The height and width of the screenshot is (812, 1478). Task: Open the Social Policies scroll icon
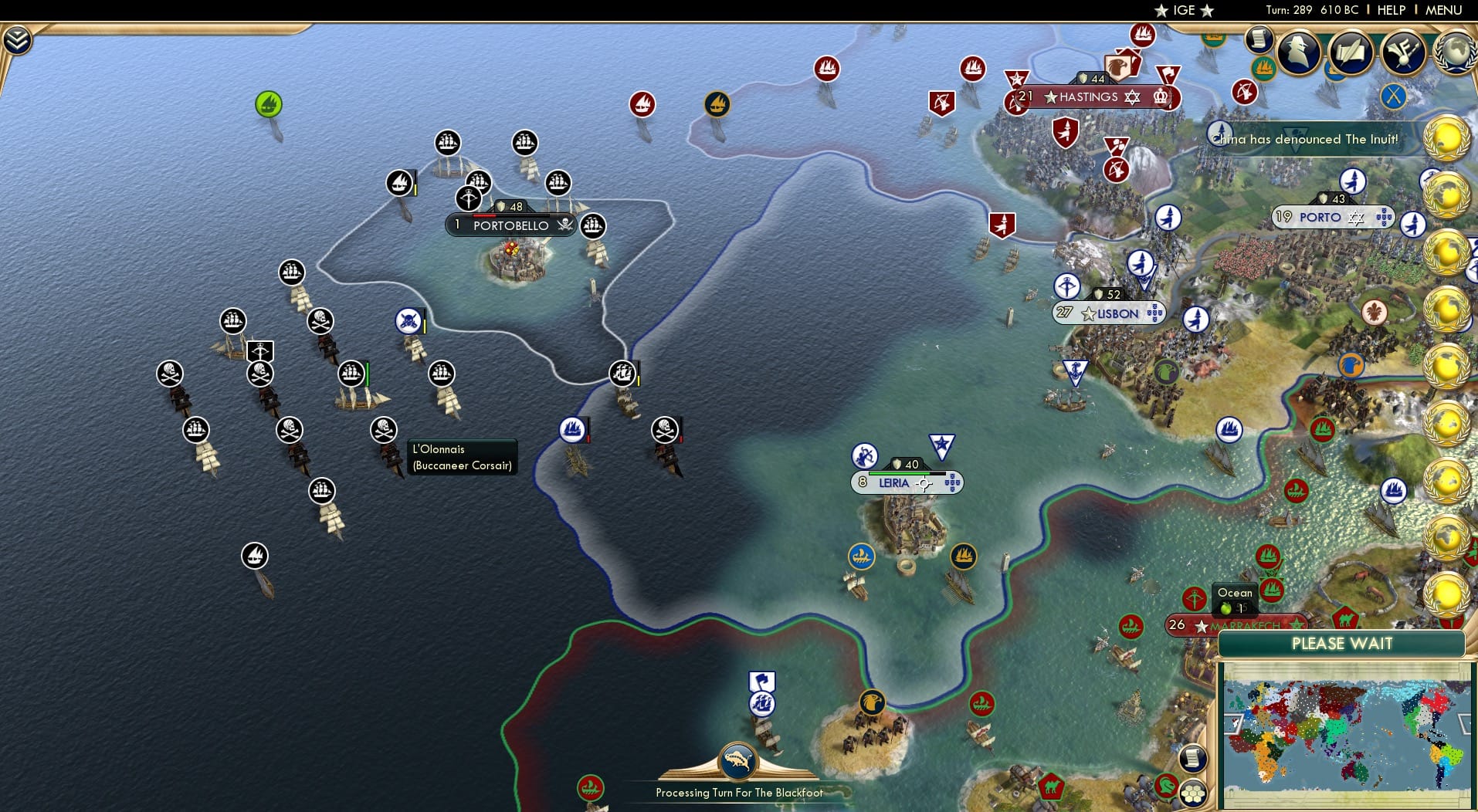click(x=1350, y=52)
